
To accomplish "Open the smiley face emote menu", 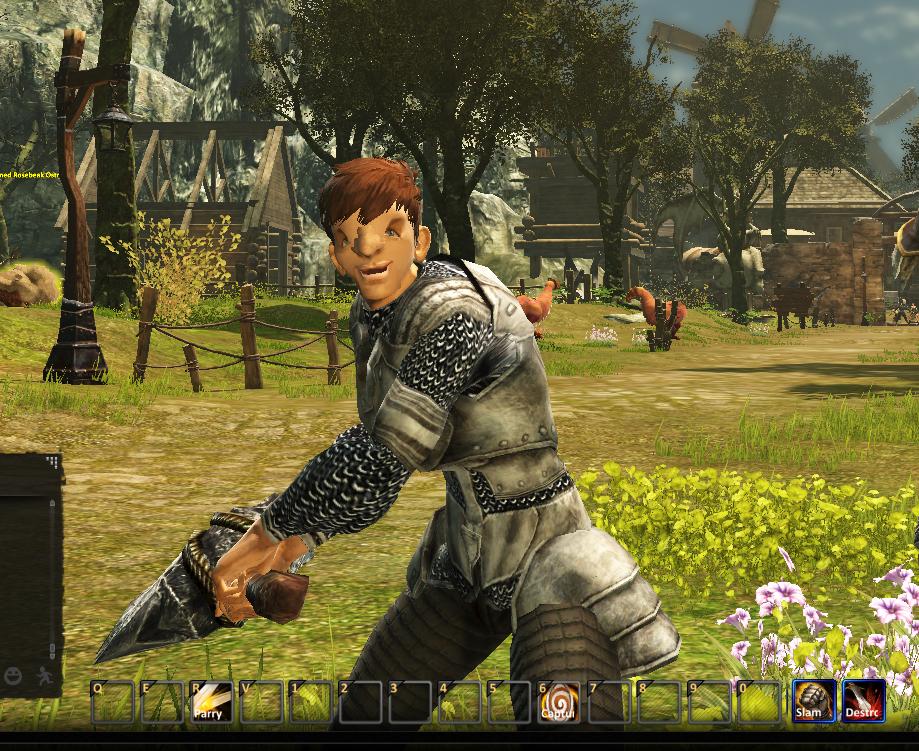I will pyautogui.click(x=13, y=676).
